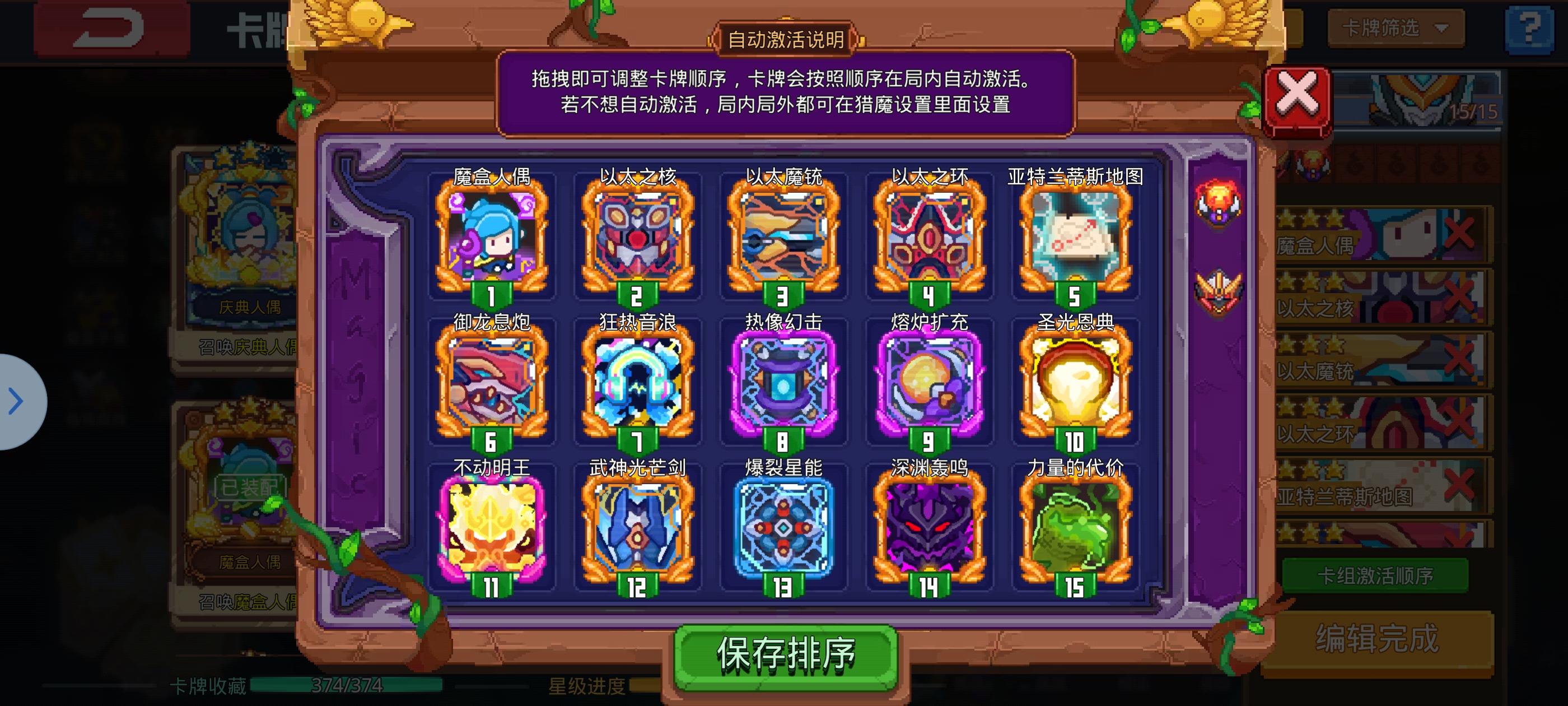Tap the back arrow in the top-left corner
This screenshot has height=706, width=1568.
tap(110, 27)
